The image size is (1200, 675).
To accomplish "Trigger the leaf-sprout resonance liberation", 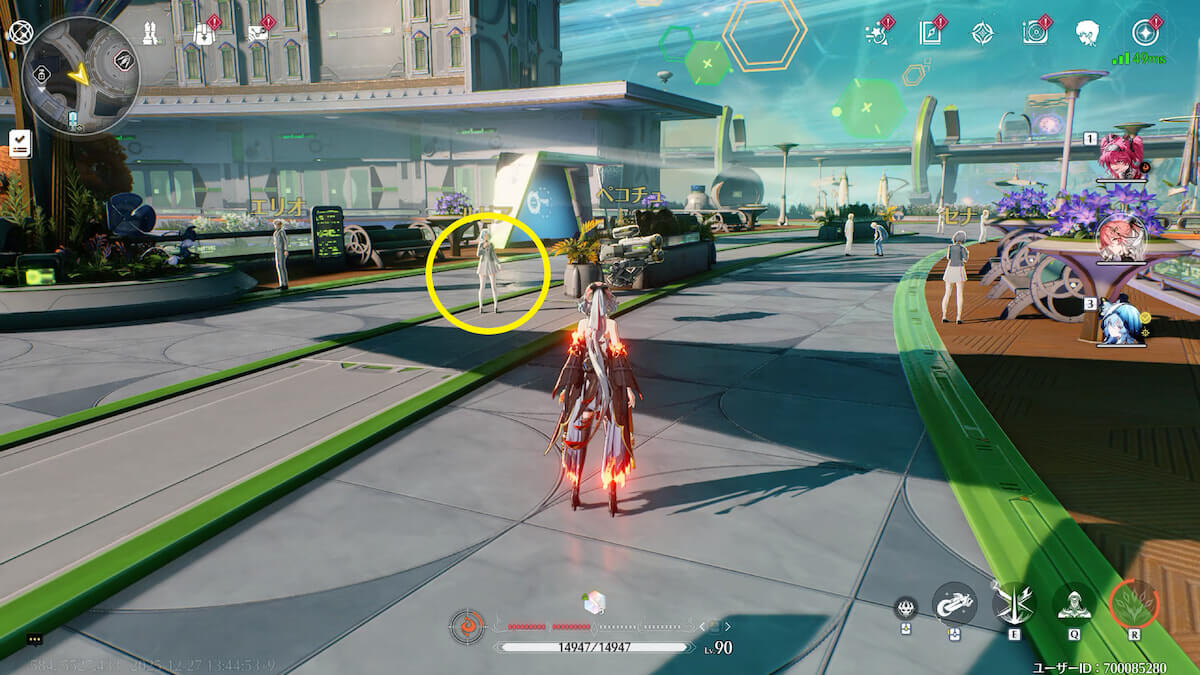I will pos(1134,603).
